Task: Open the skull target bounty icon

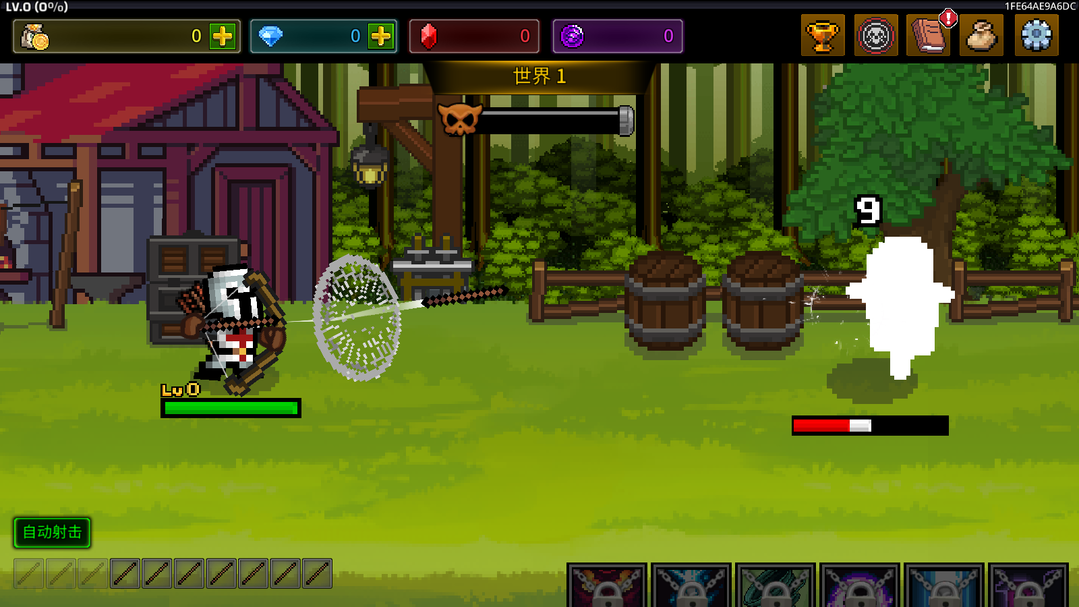Action: click(876, 37)
